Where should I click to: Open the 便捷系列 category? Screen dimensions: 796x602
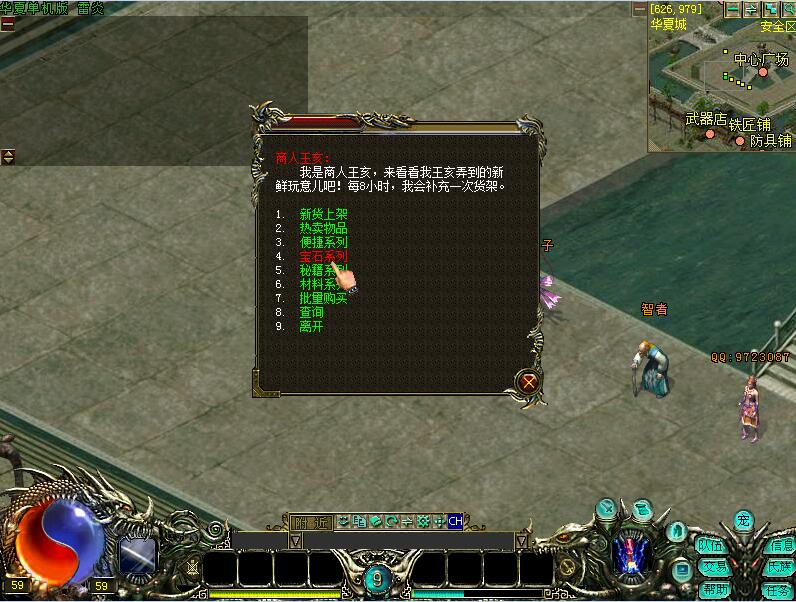[323, 242]
